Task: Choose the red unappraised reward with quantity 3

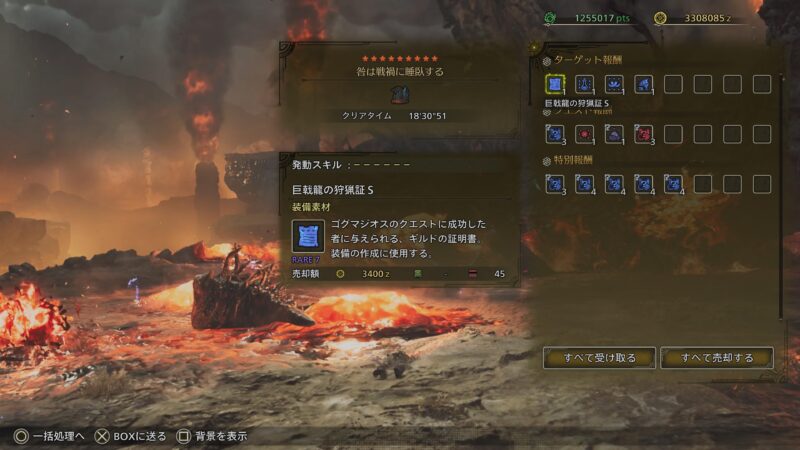Action: (644, 133)
